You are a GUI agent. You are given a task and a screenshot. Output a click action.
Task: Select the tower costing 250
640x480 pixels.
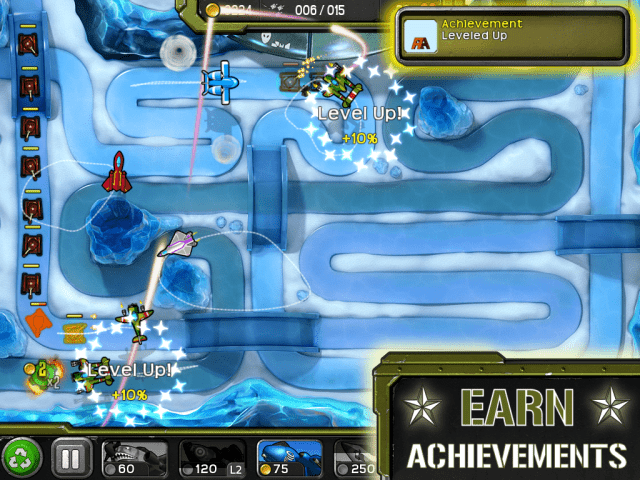tap(354, 459)
